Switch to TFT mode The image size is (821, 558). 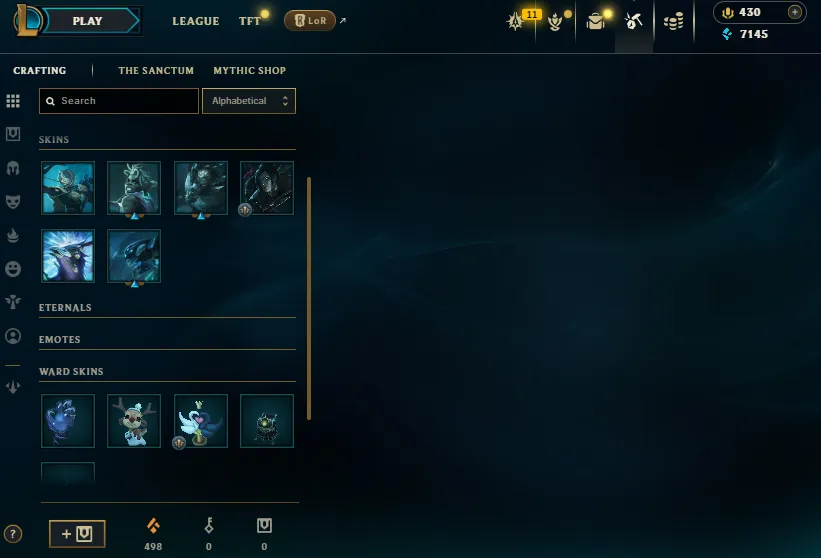coord(249,21)
